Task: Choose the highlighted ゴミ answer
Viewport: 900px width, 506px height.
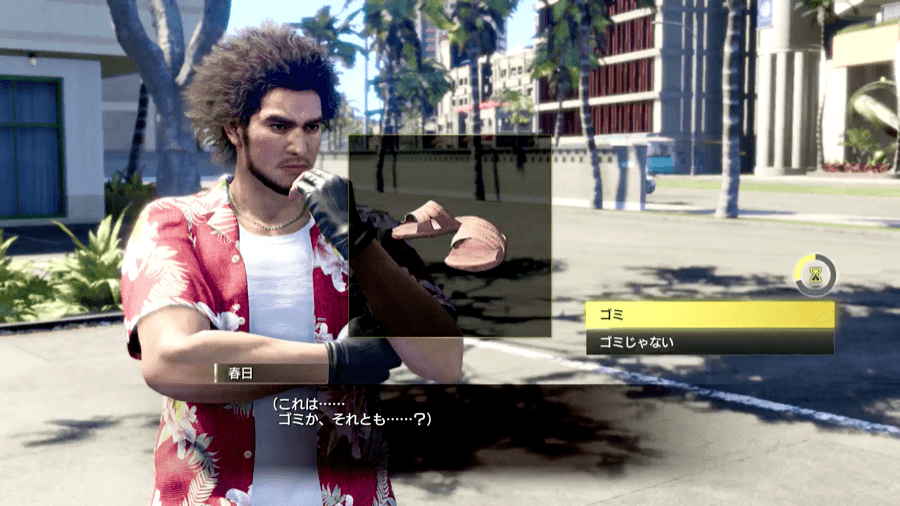Action: coord(709,315)
